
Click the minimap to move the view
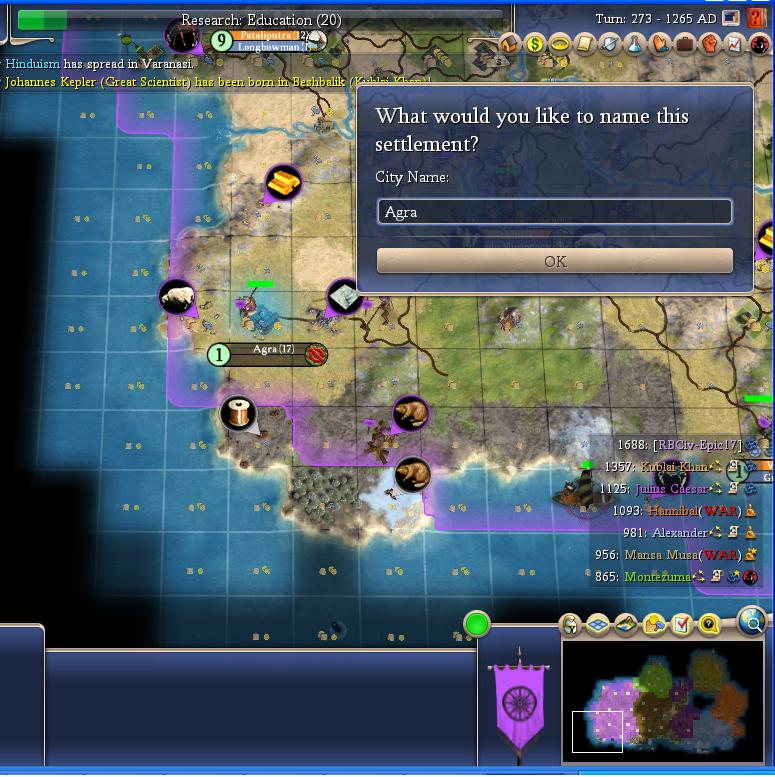click(665, 700)
